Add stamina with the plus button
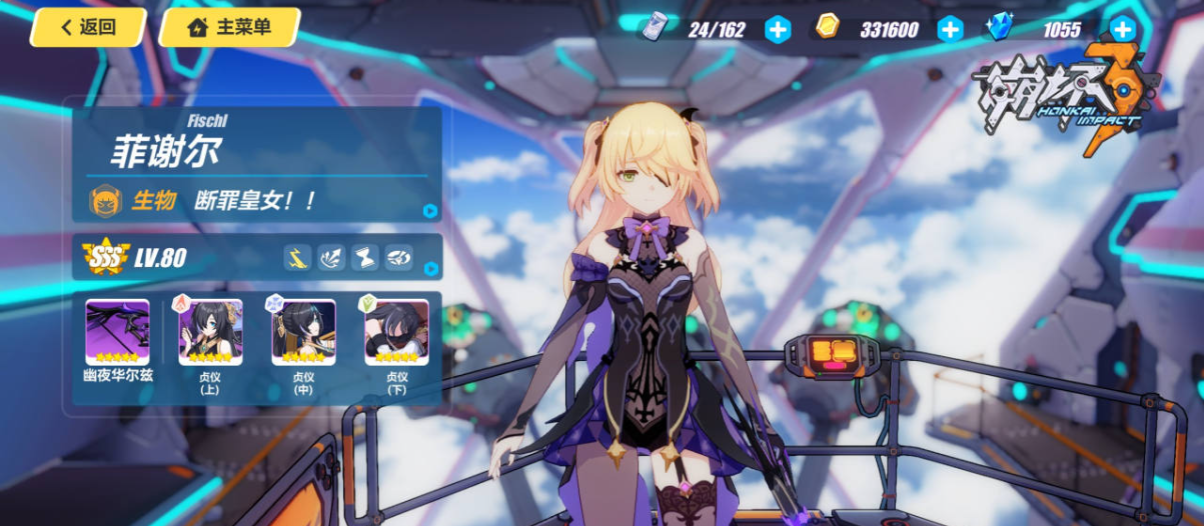Screen dimensions: 1204x526 tap(777, 29)
